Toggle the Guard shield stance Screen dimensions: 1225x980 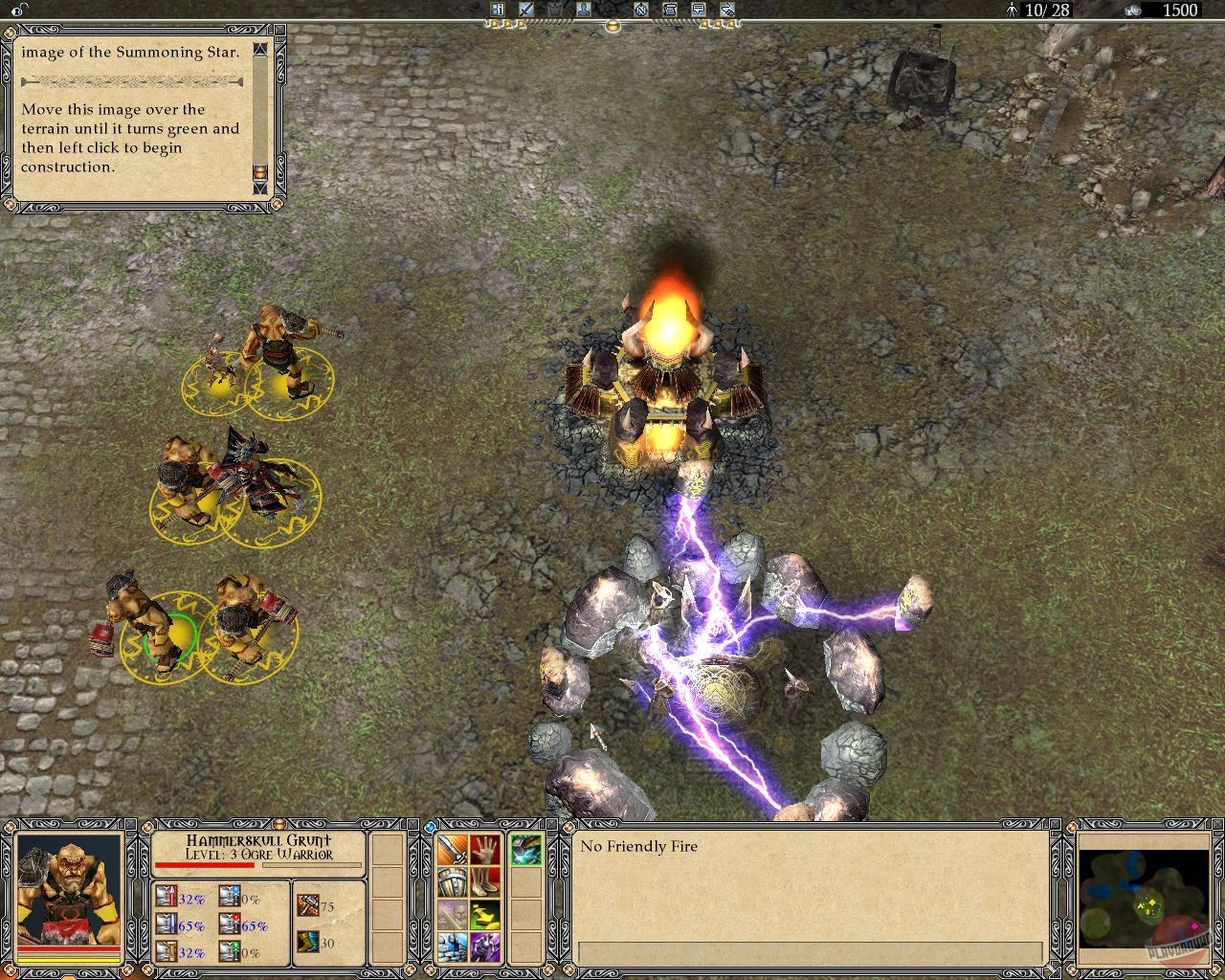(452, 882)
